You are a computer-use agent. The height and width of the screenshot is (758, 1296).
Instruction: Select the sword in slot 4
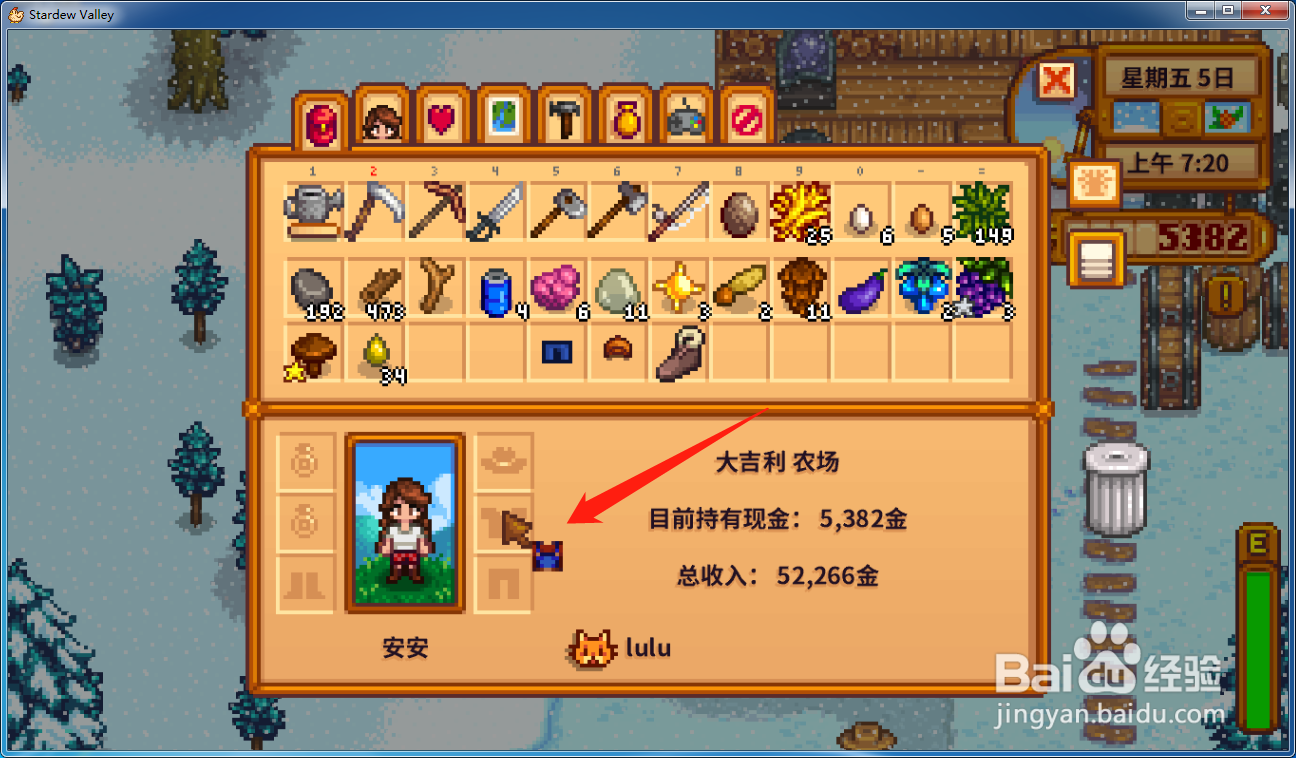point(496,212)
